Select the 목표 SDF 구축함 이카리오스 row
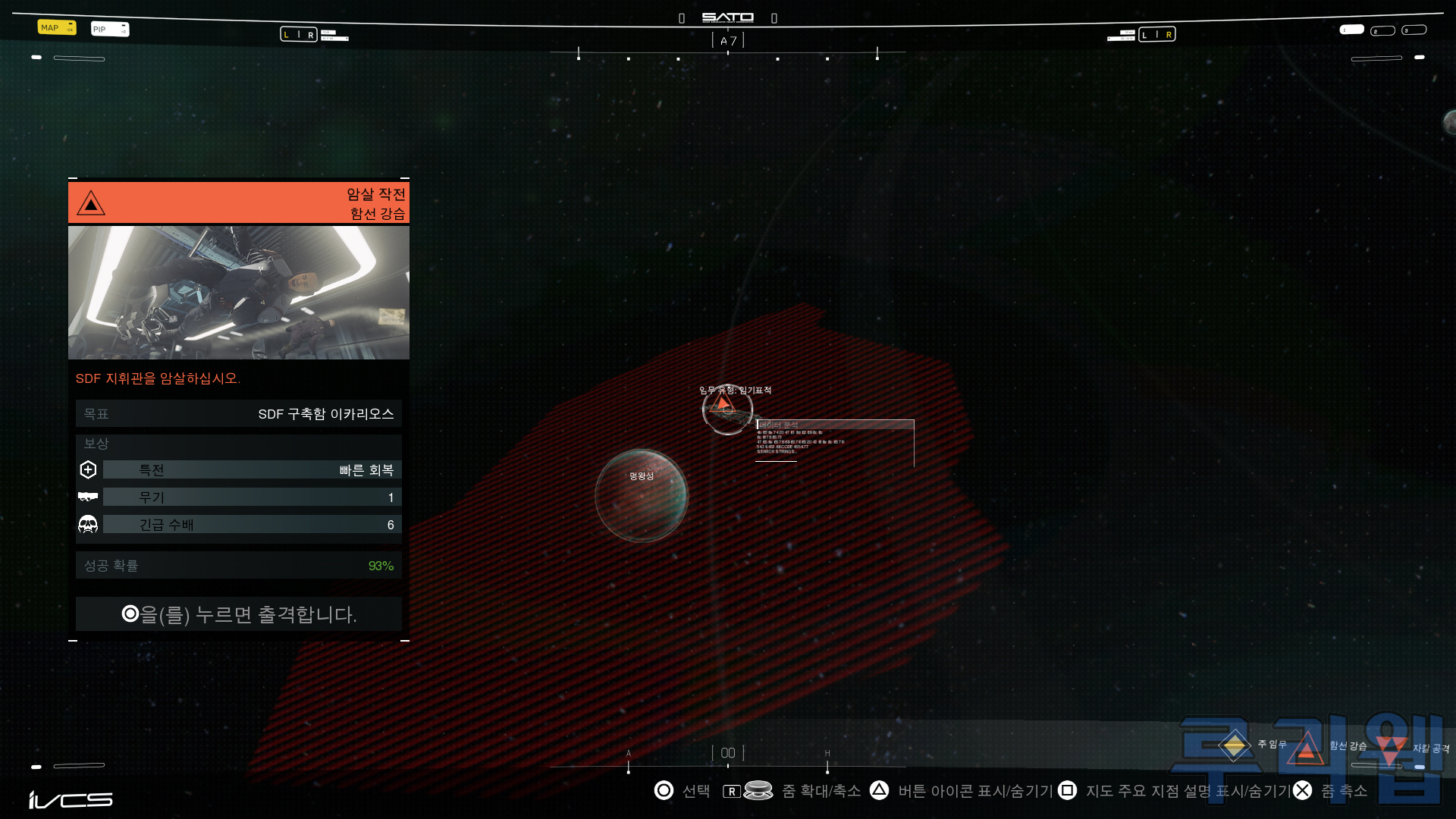 coord(238,414)
